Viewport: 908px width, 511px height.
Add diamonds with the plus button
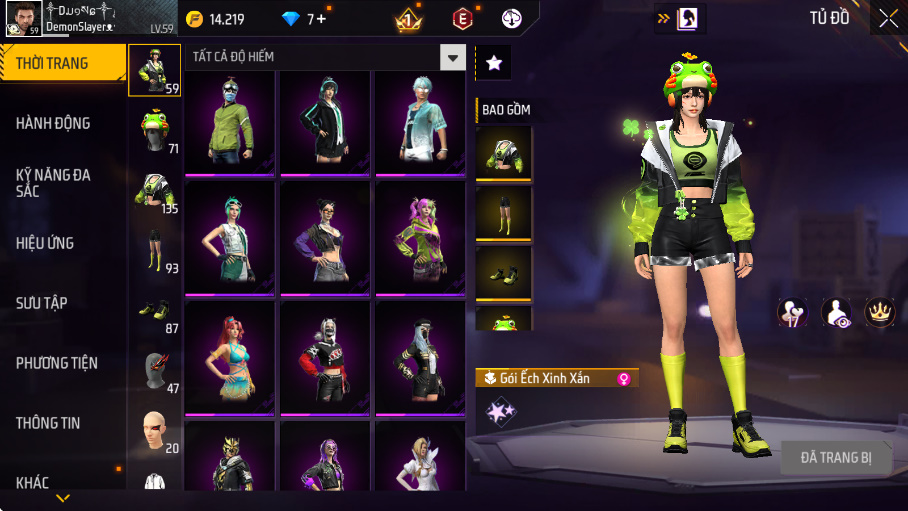coord(321,18)
